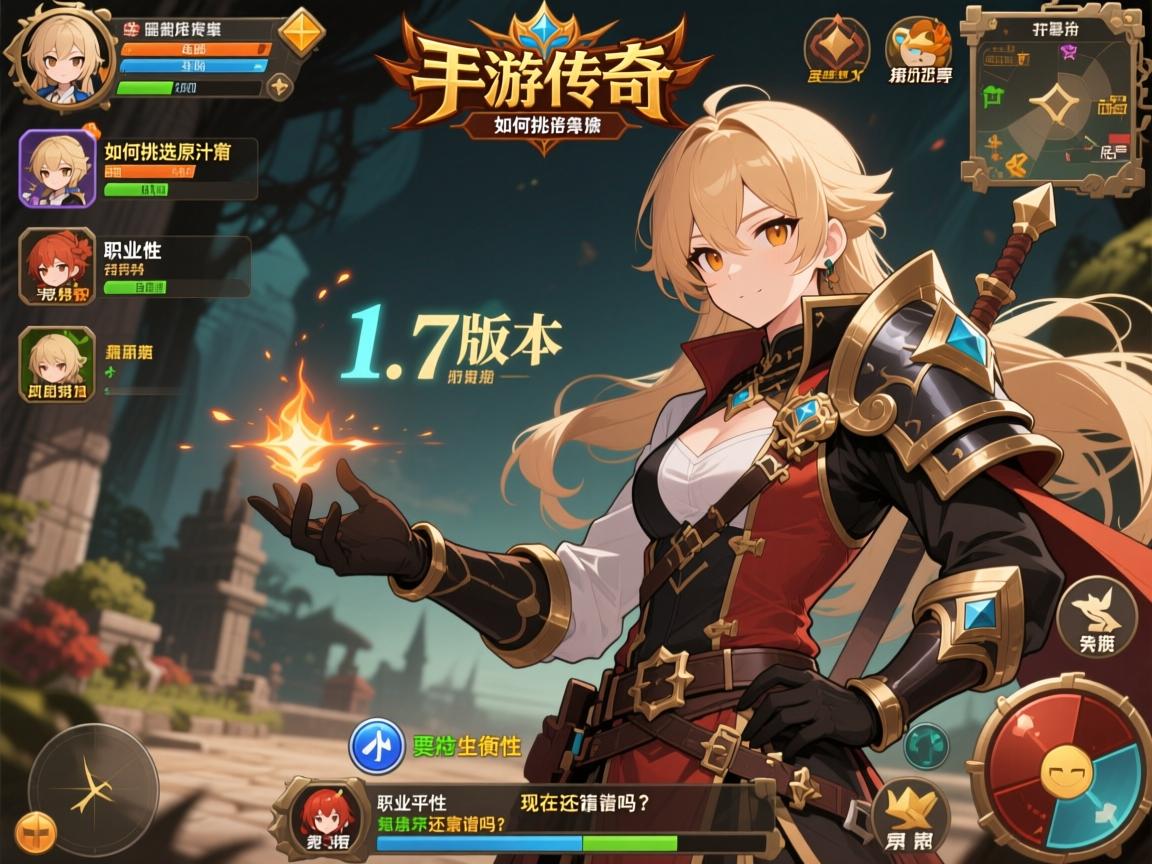Click the blue round arrow icon
The width and height of the screenshot is (1152, 864).
point(376,748)
